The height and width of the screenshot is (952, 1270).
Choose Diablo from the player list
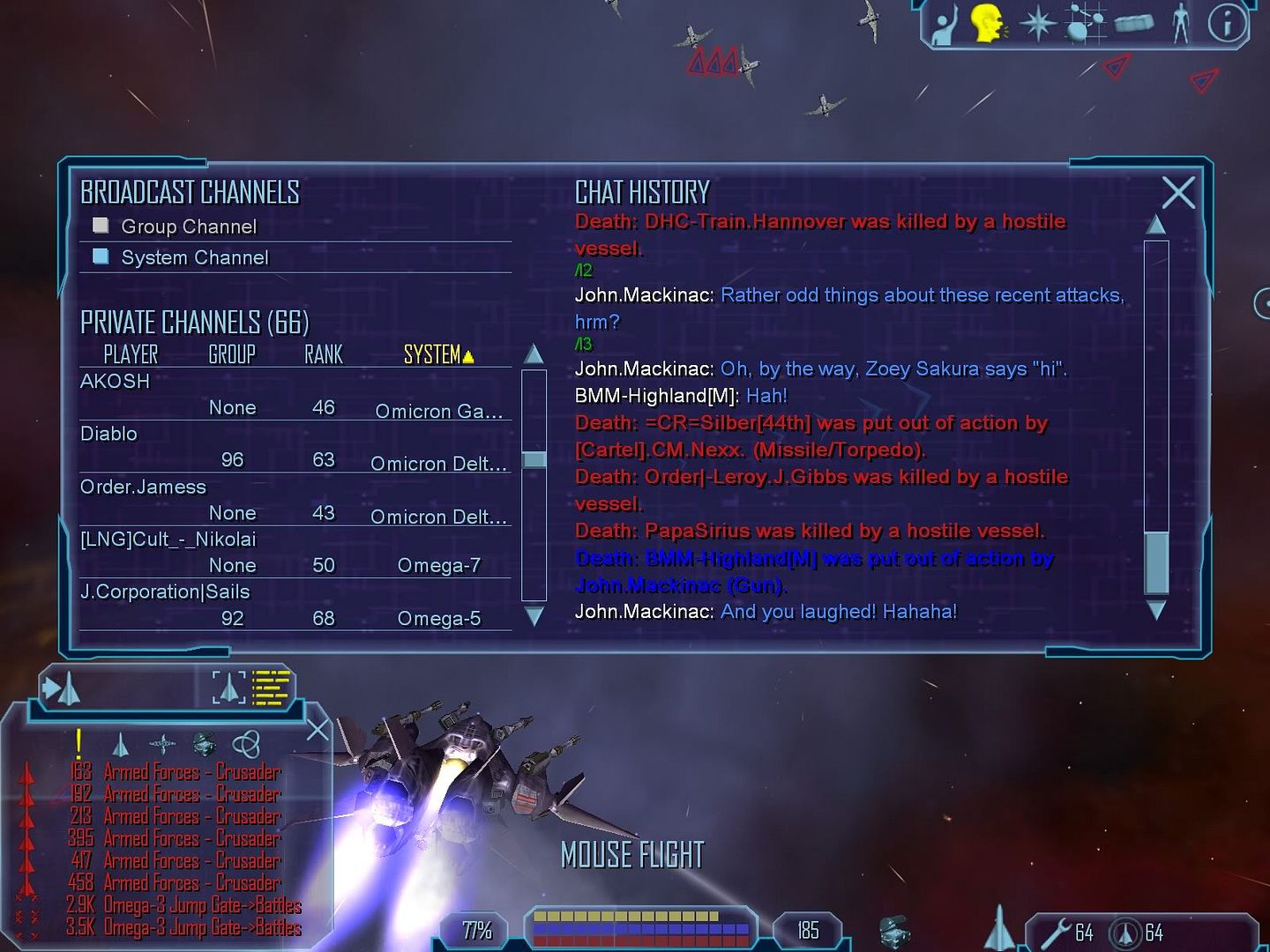click(109, 434)
